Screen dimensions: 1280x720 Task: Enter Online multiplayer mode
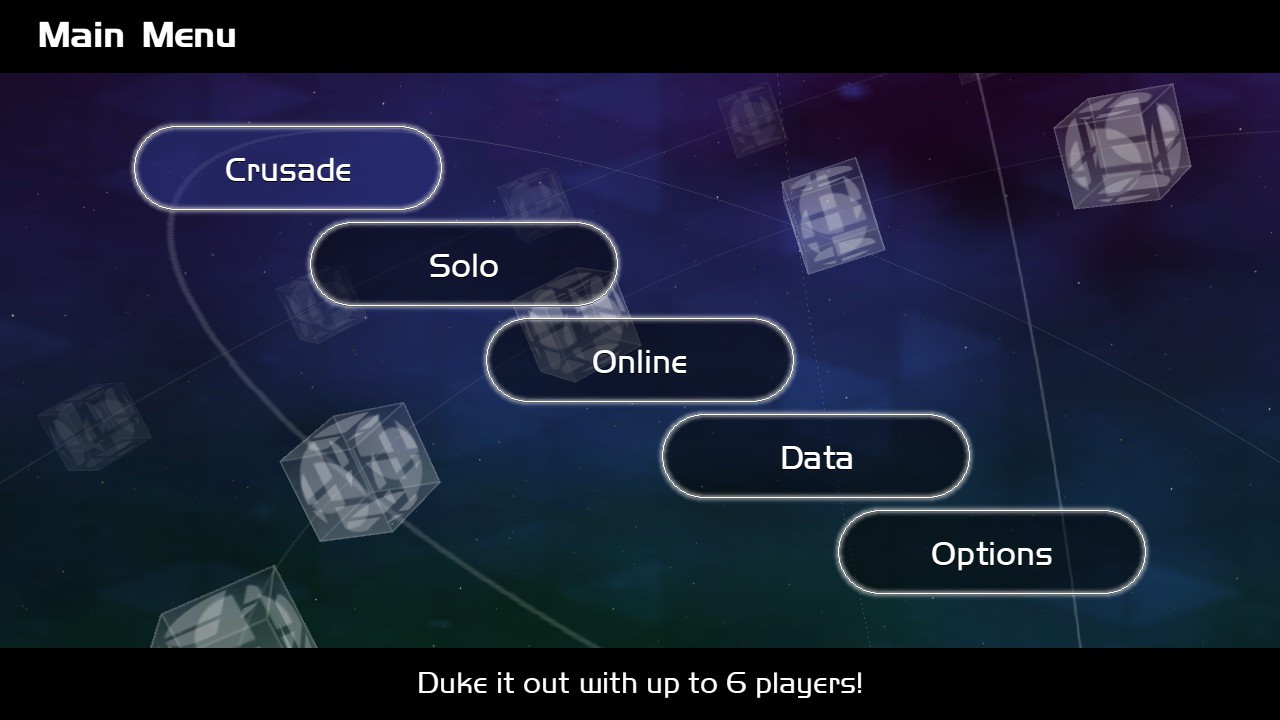(639, 361)
